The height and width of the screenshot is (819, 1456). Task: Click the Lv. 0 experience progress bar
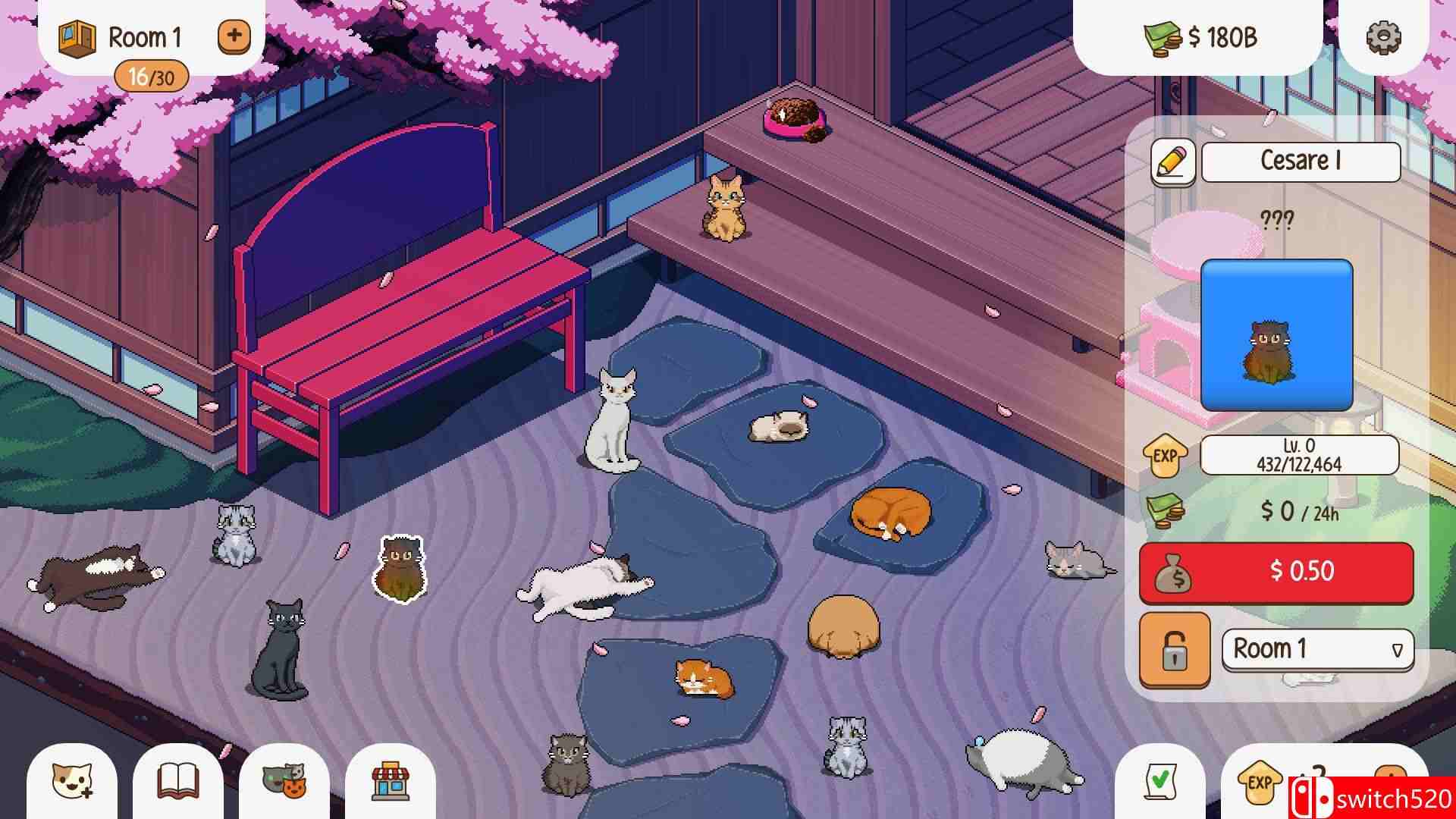pos(1301,457)
